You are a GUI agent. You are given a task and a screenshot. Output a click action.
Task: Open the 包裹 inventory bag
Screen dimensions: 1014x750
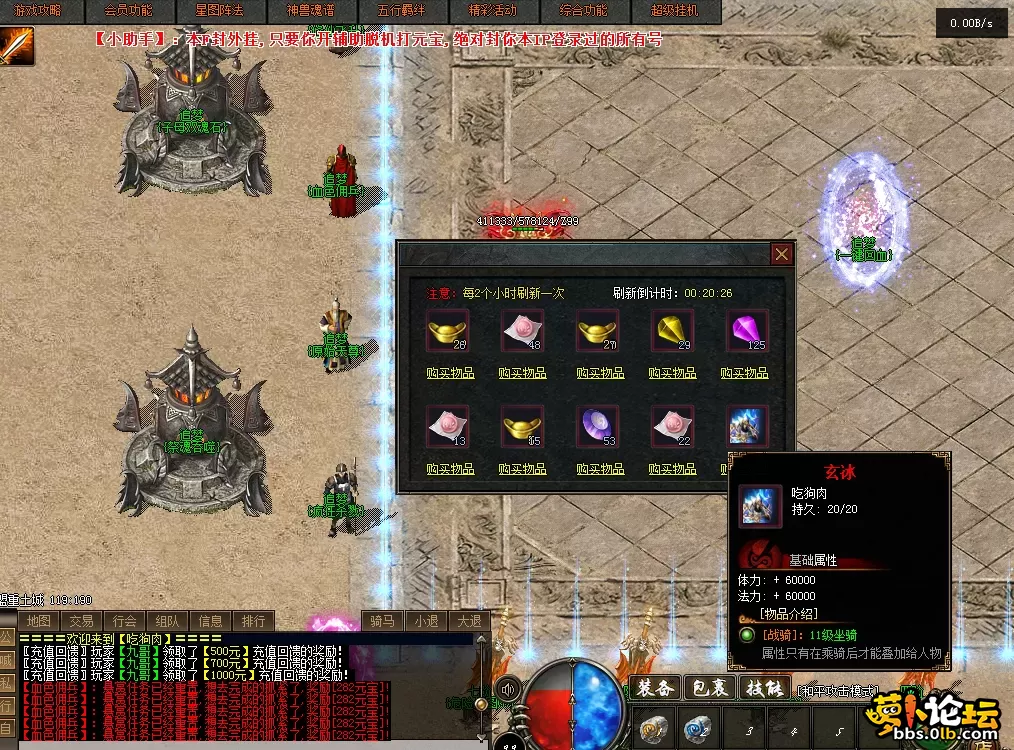click(710, 688)
